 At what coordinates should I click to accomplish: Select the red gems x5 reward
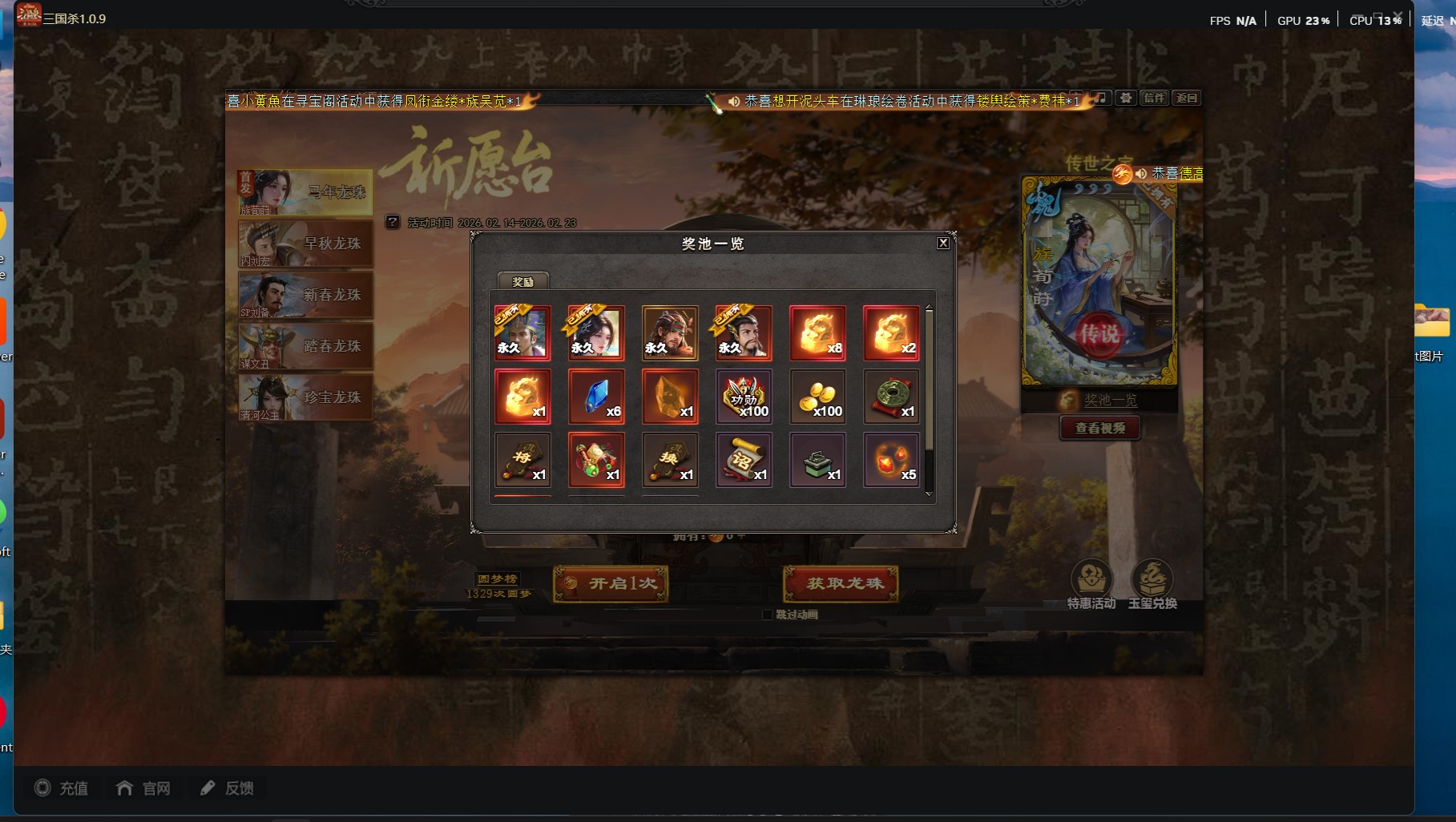(x=891, y=460)
